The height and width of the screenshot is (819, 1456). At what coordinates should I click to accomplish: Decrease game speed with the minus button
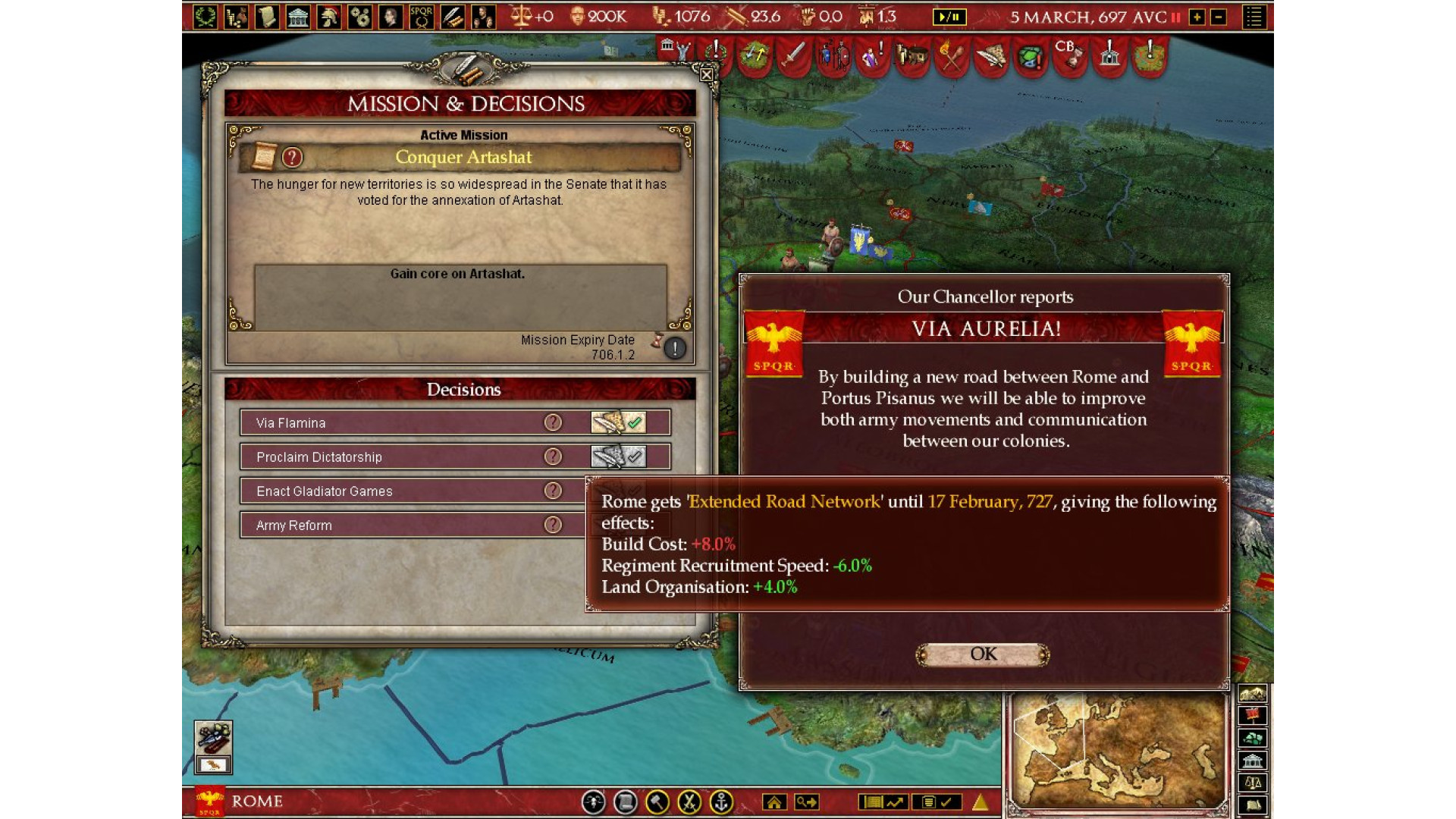pos(1219,17)
